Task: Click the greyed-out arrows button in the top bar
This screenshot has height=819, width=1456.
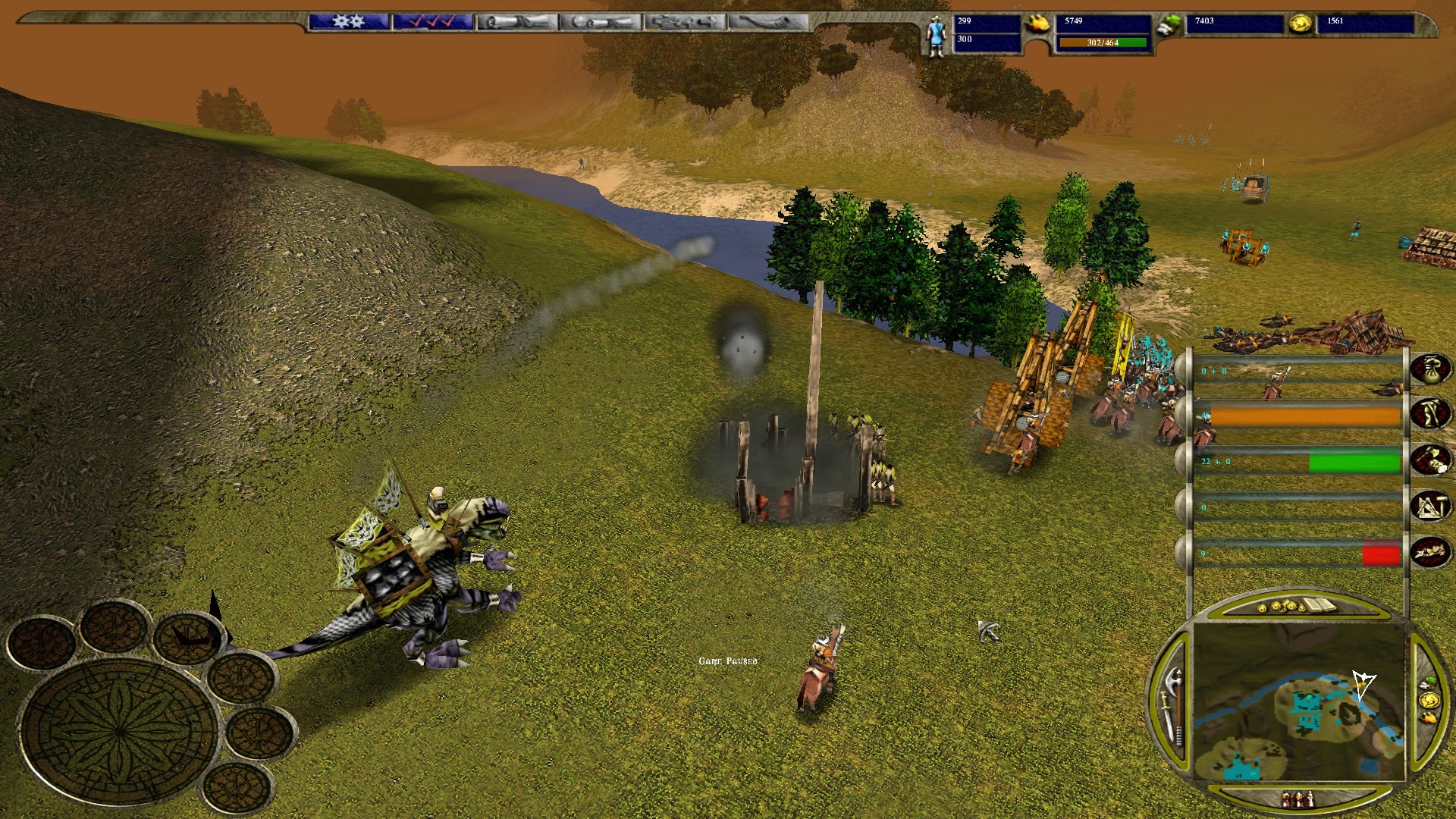Action: [x=685, y=22]
